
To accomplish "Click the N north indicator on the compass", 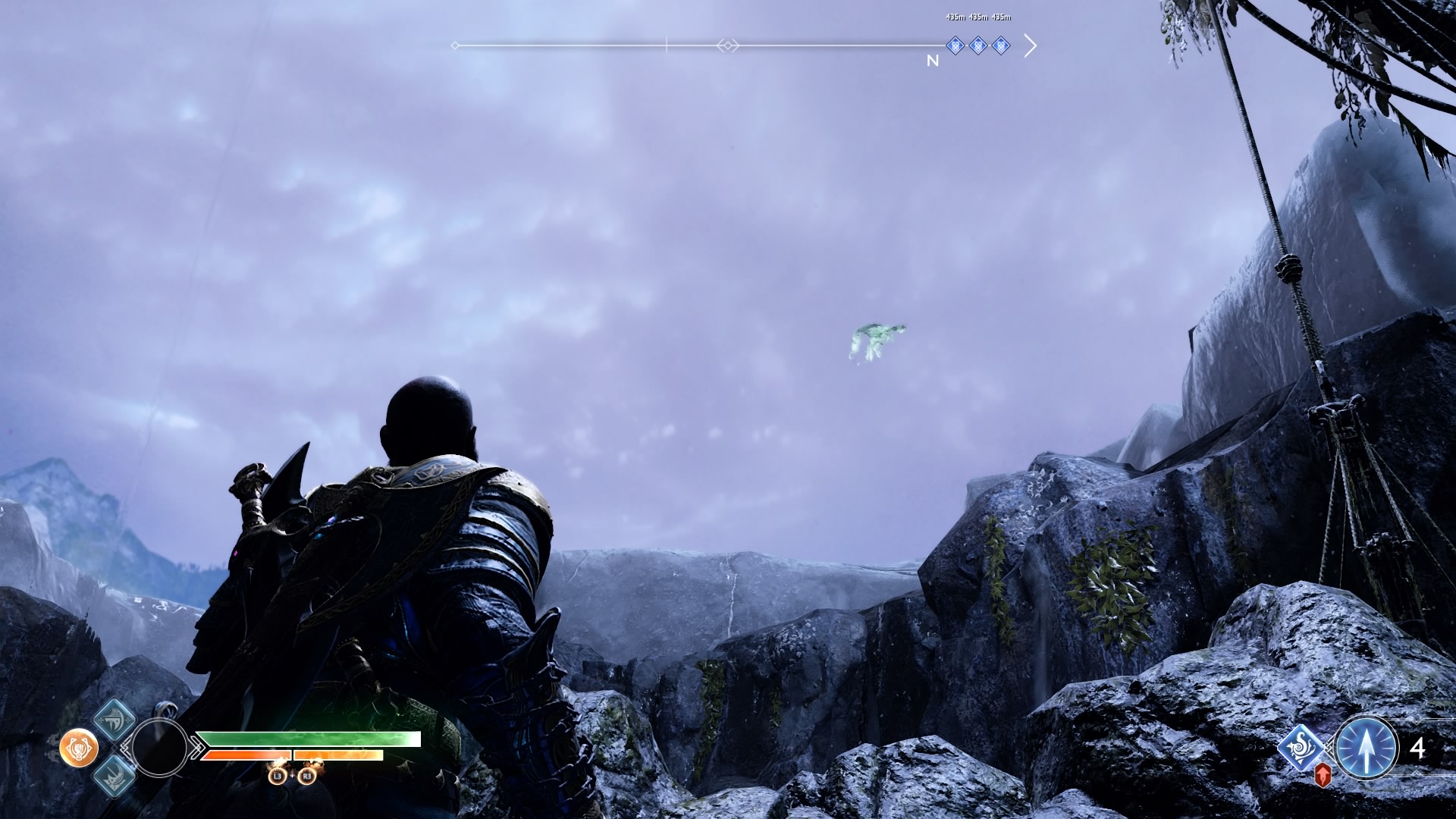I will click(933, 61).
